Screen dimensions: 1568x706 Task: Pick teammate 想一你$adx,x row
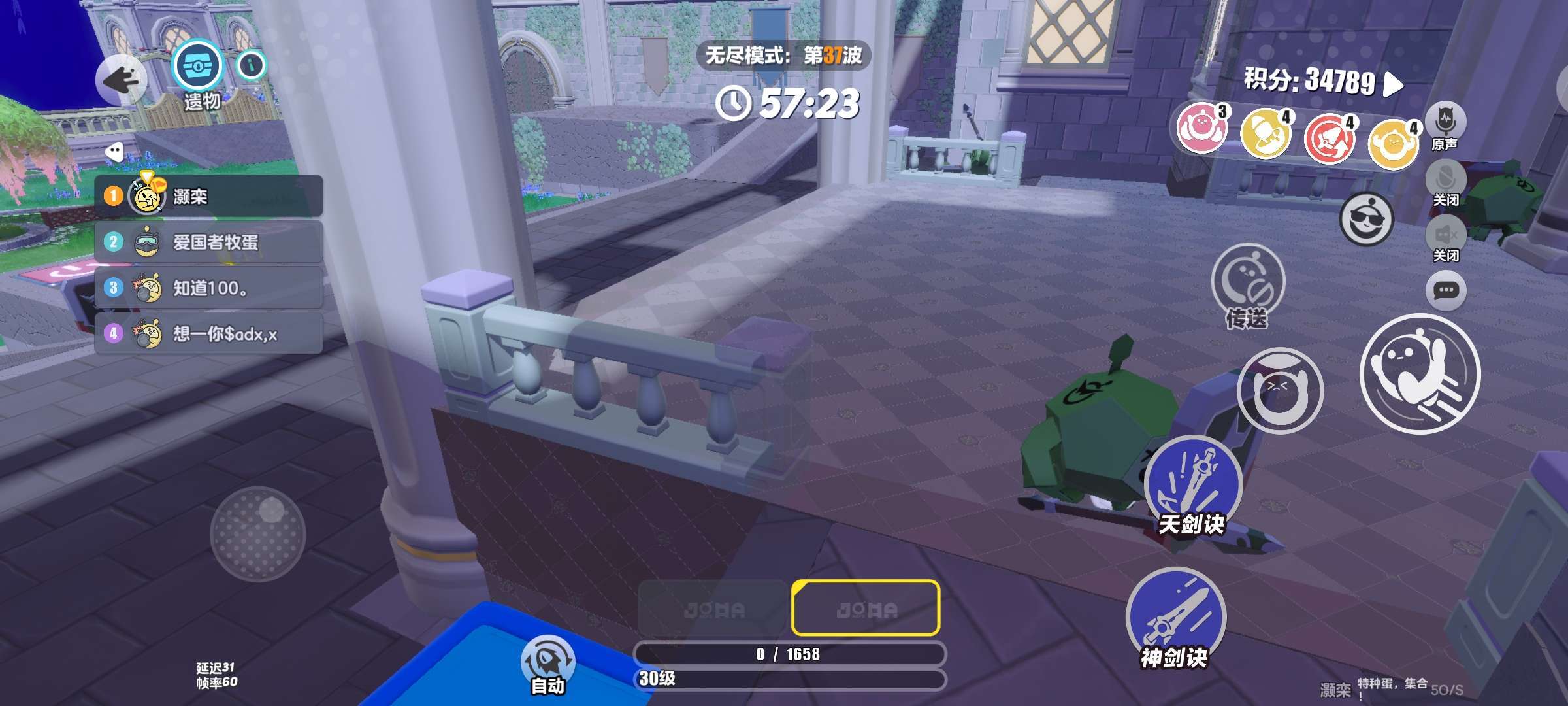coord(209,334)
